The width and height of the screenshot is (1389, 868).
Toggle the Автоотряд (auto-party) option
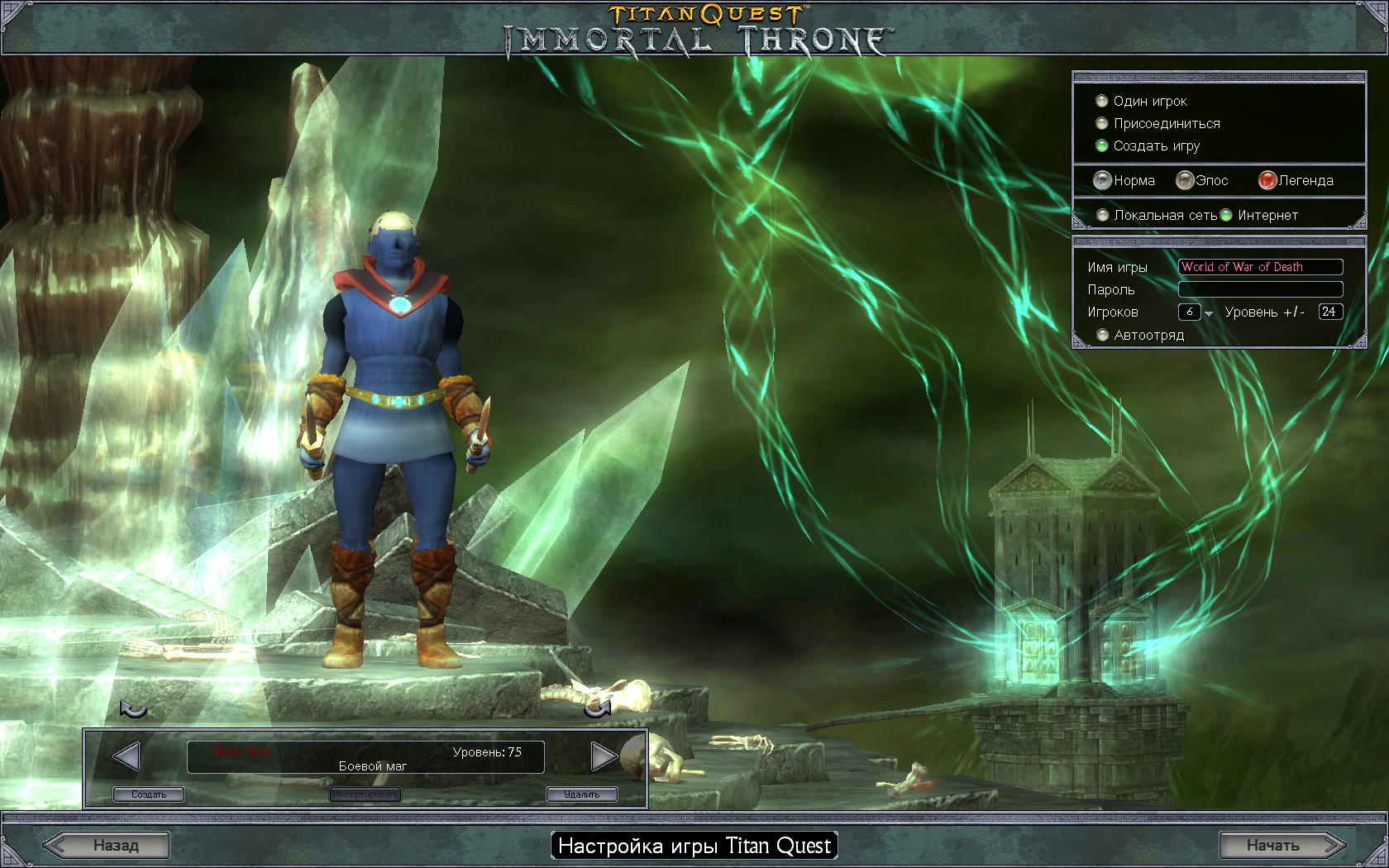point(1102,335)
